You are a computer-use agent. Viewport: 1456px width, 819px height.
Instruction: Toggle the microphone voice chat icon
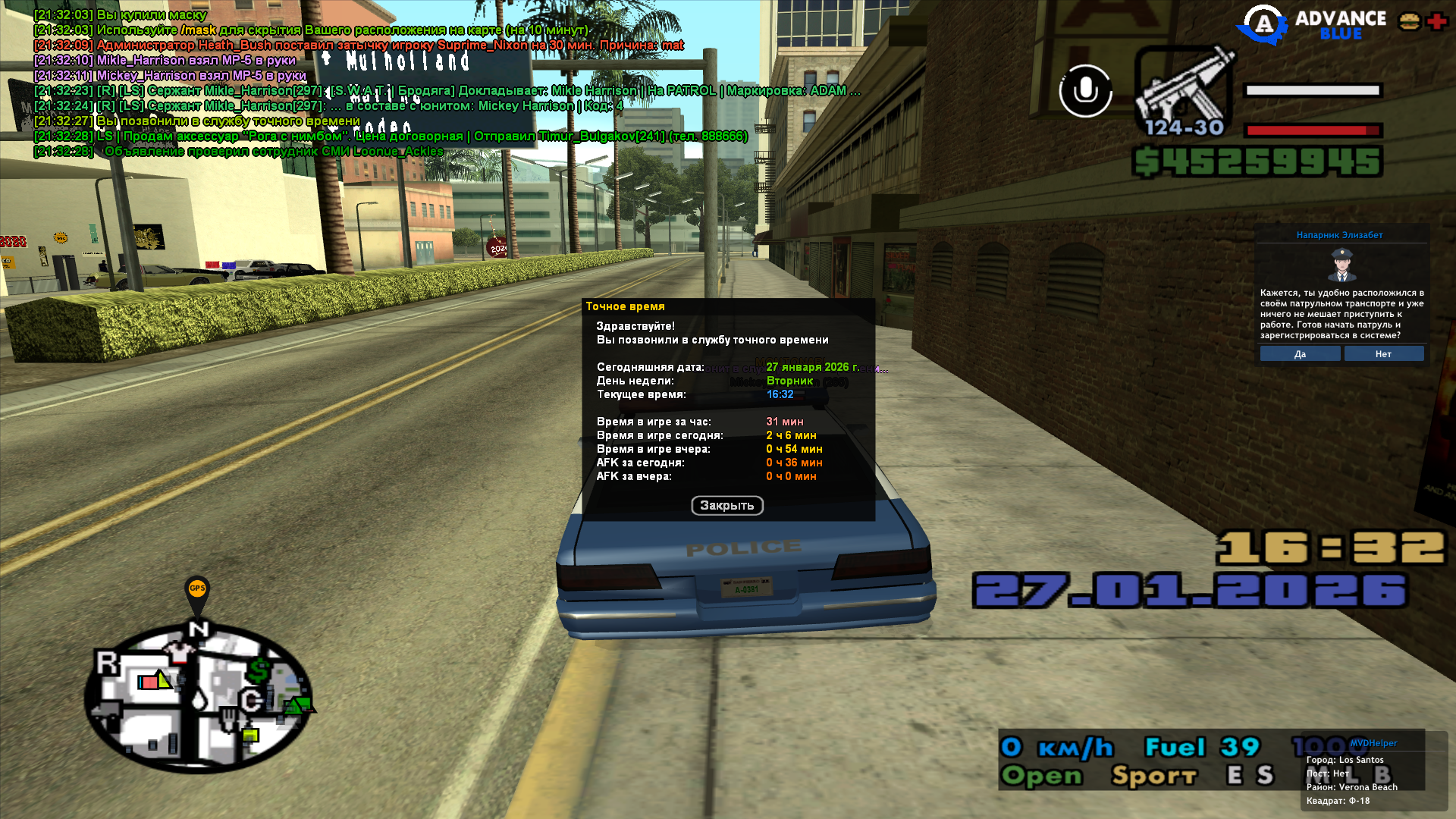coord(1085,91)
